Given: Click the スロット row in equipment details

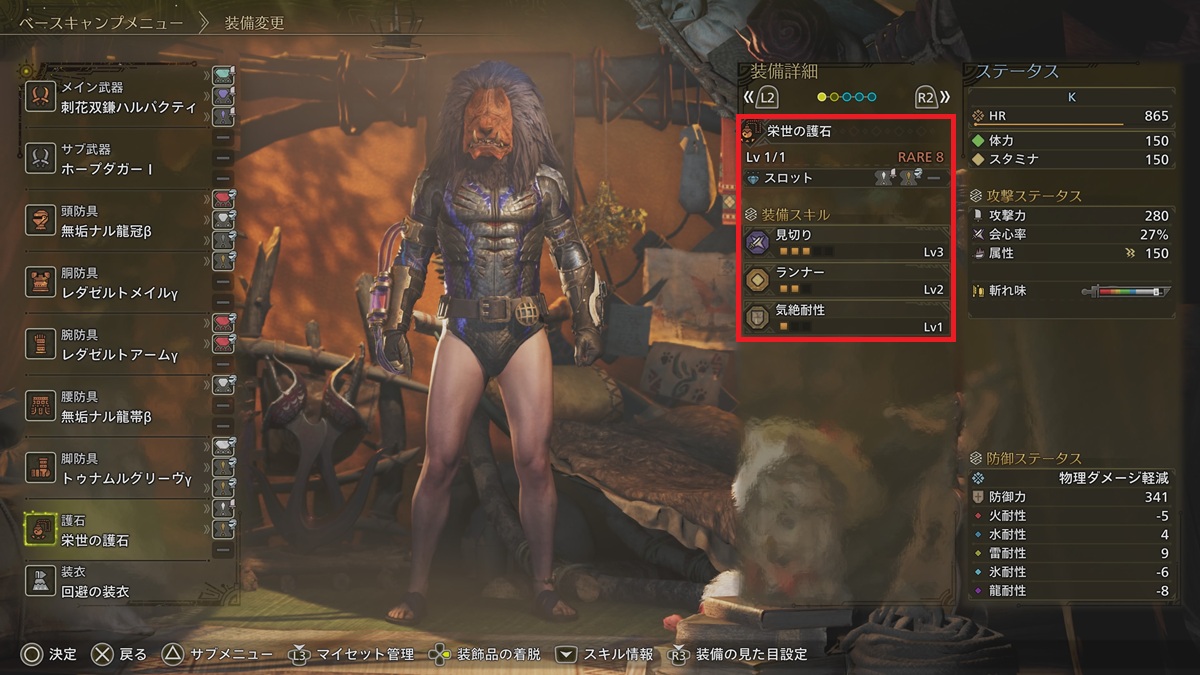Looking at the screenshot, I should pos(845,178).
